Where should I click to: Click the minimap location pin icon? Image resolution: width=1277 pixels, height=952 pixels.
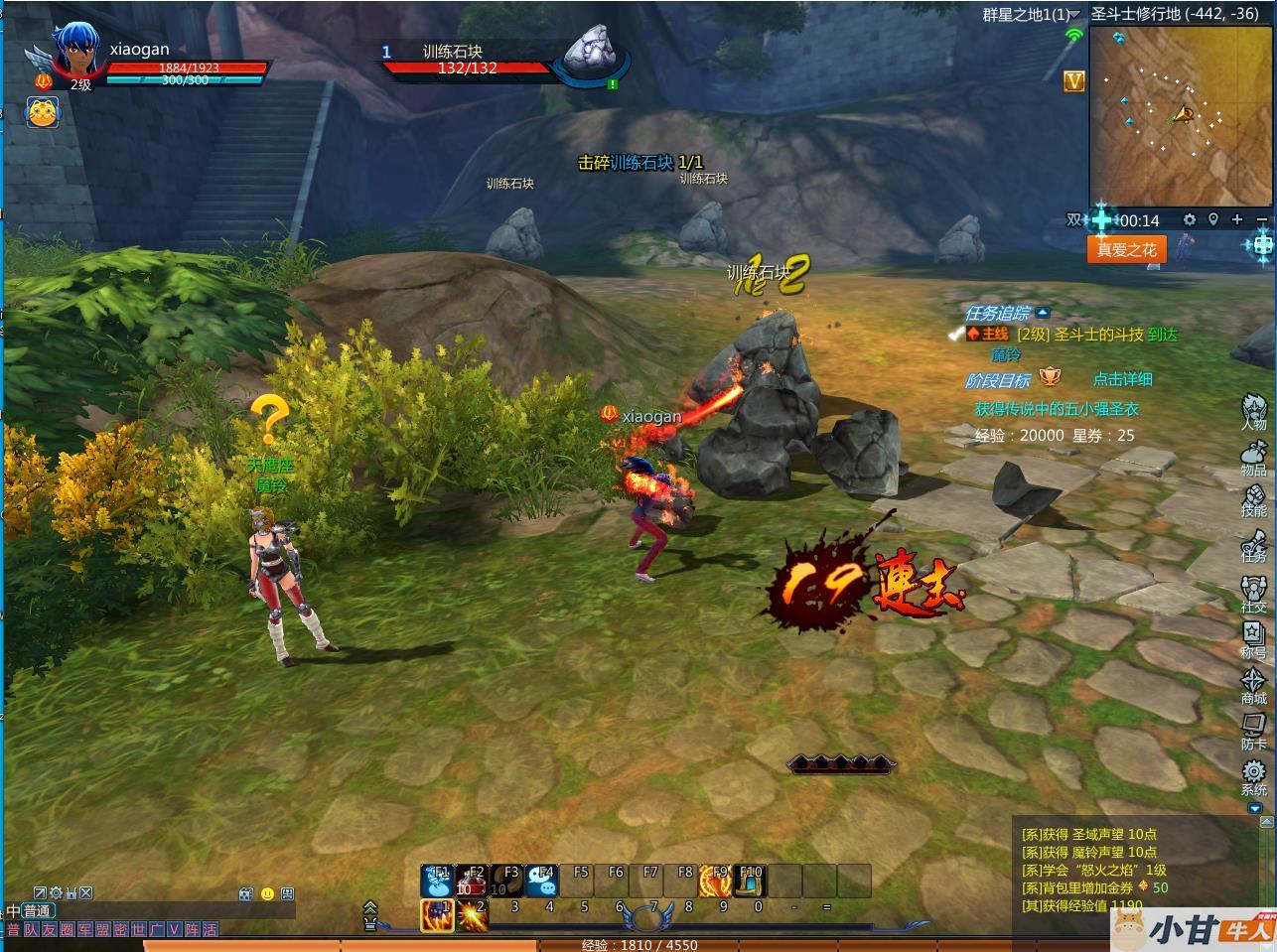1212,219
